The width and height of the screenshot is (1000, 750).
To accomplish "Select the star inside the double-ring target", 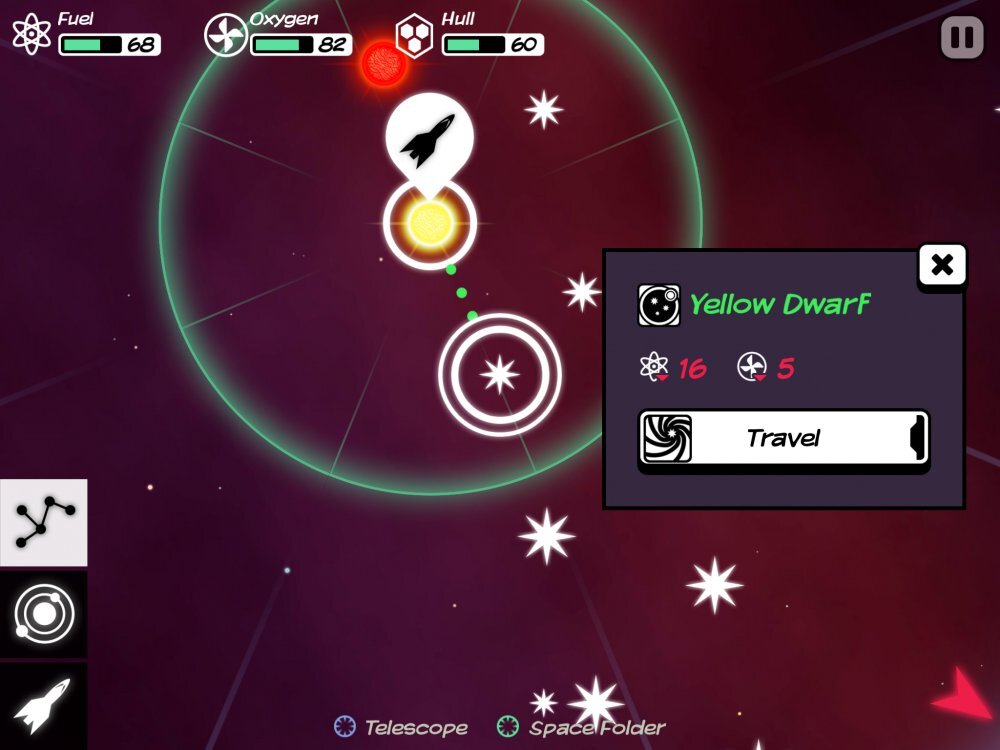I will (499, 375).
